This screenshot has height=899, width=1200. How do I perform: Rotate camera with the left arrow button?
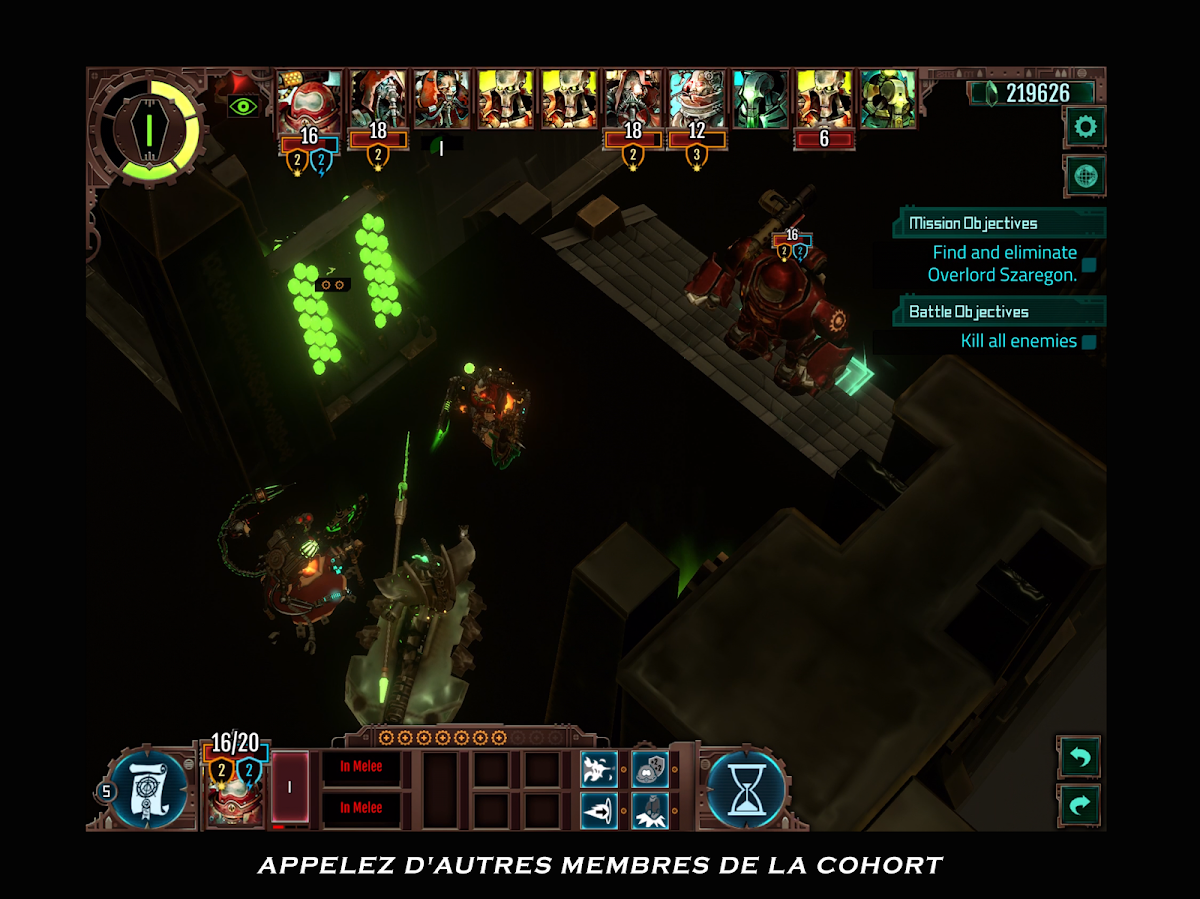coord(1078,757)
